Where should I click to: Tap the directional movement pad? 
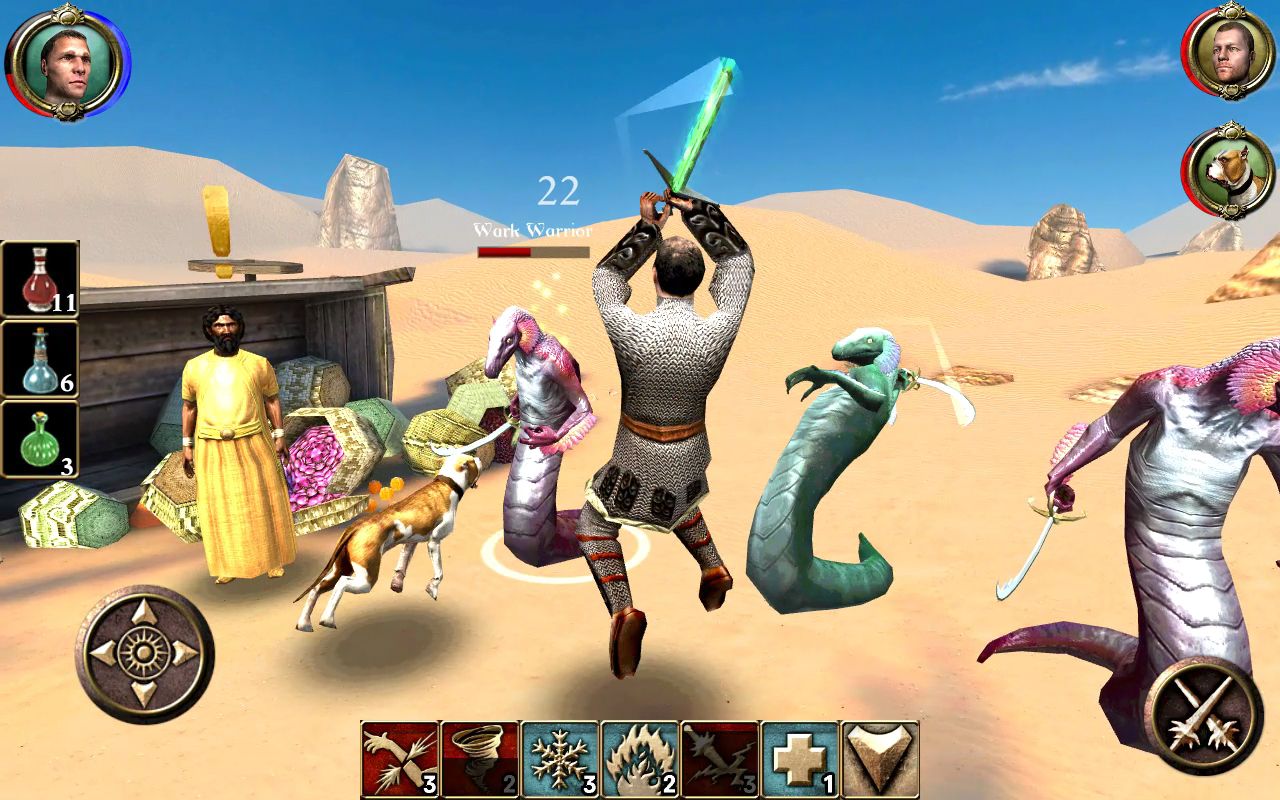tap(144, 653)
